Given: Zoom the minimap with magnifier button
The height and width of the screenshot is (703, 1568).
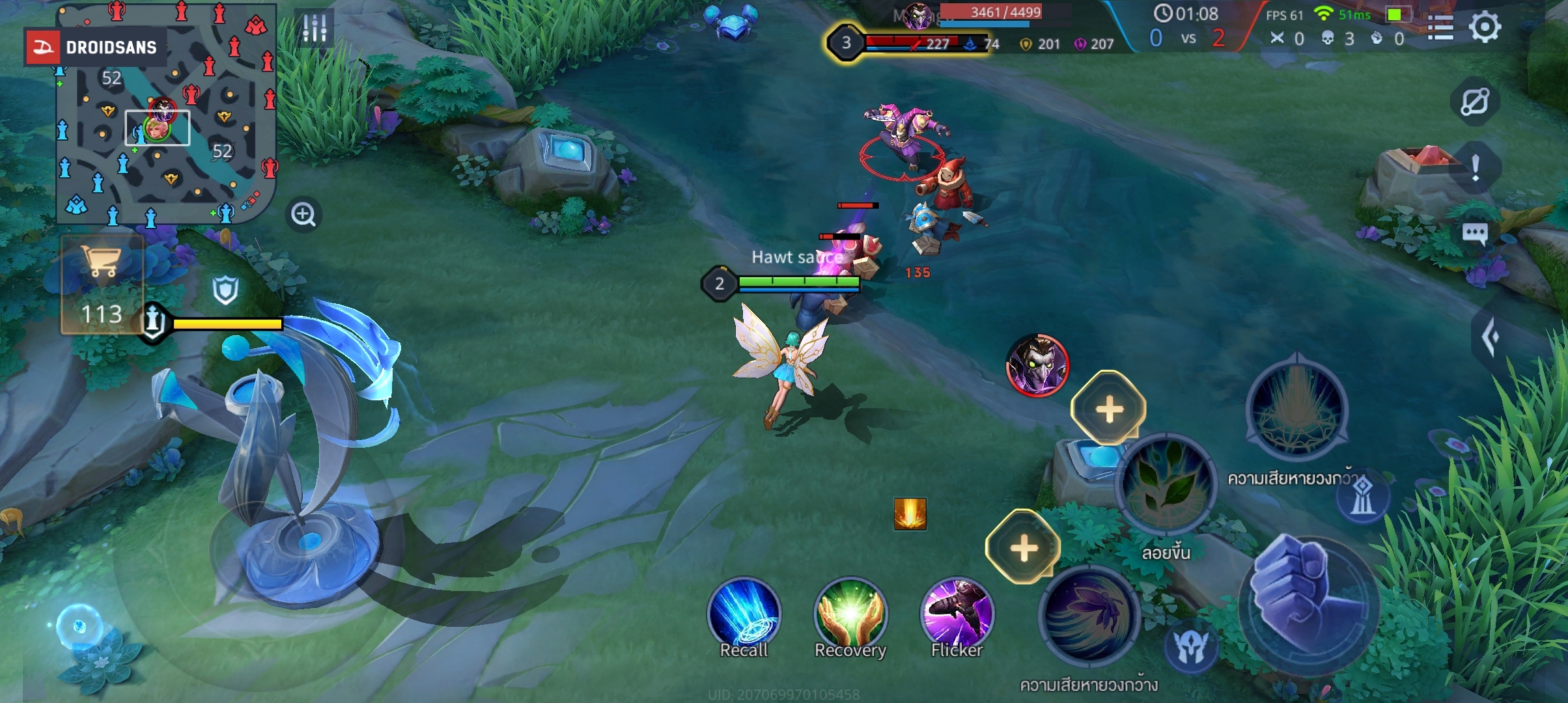Looking at the screenshot, I should pos(303,214).
